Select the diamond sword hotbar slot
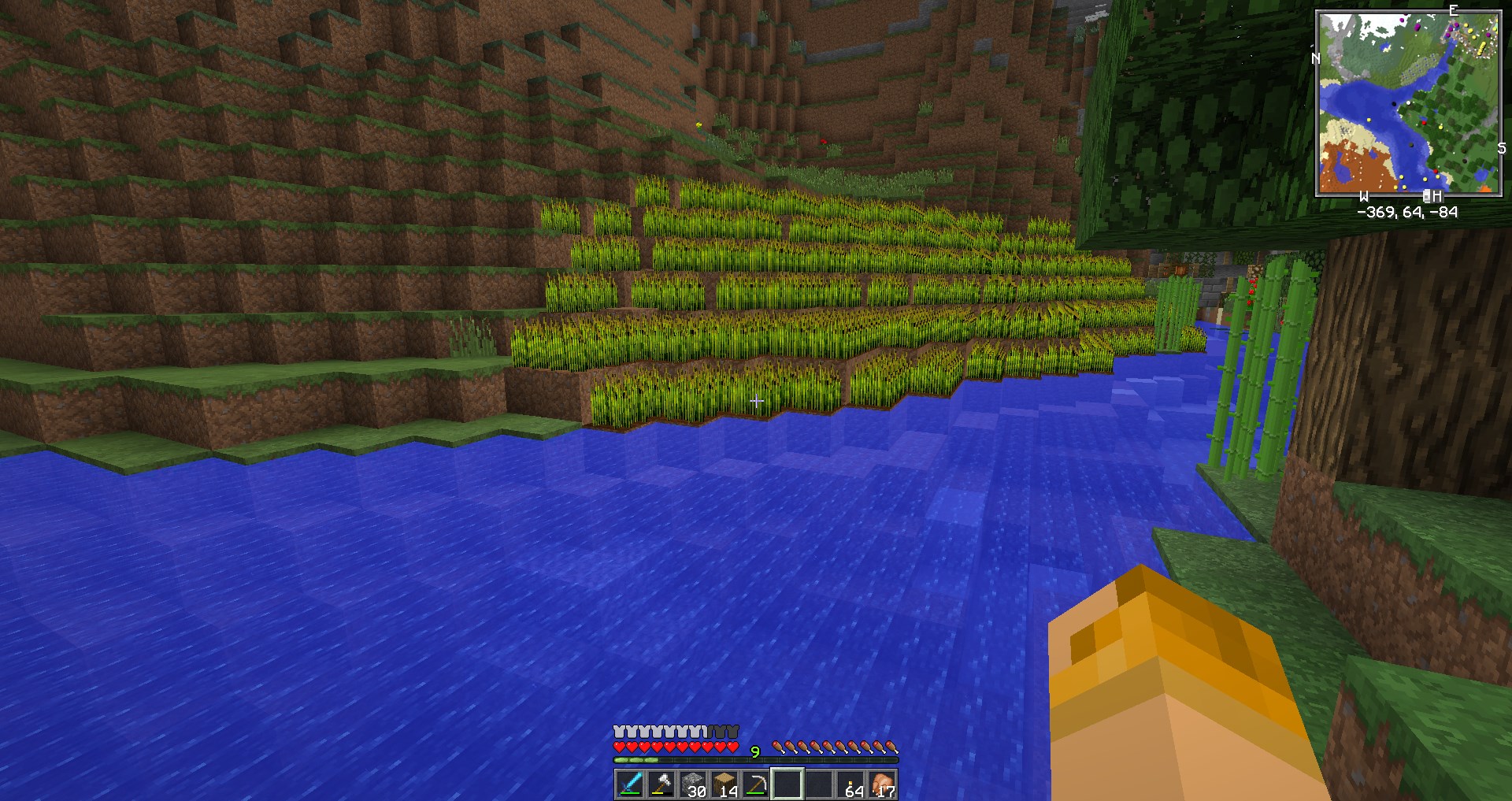 [x=630, y=784]
